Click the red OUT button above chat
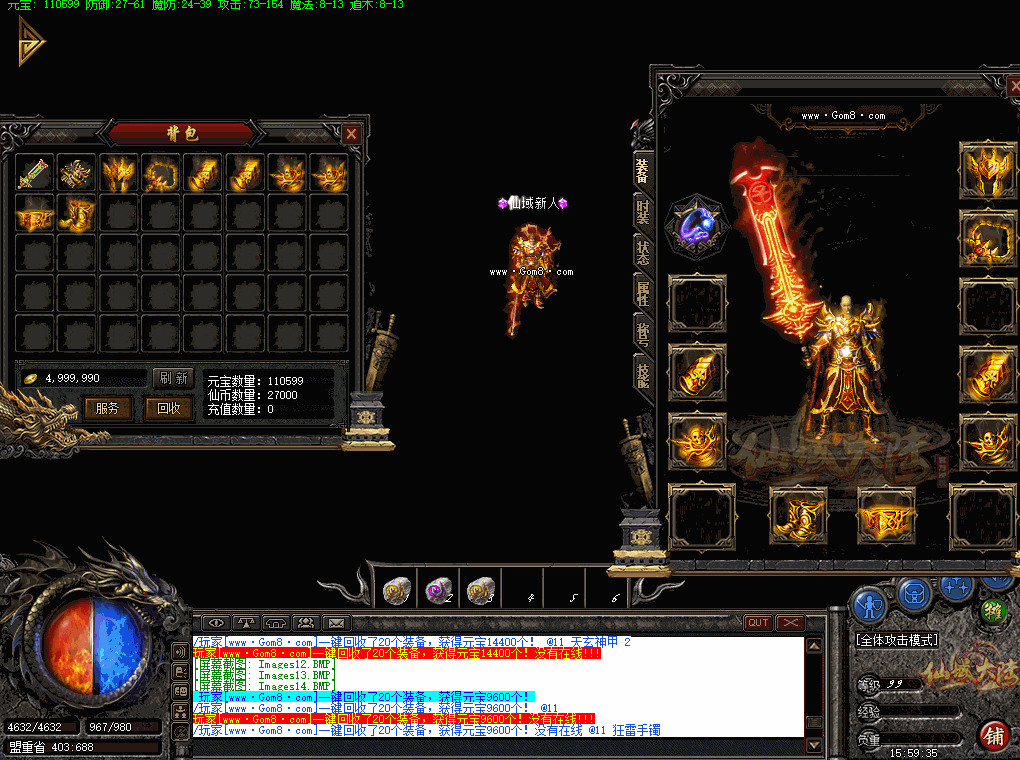 tap(758, 623)
